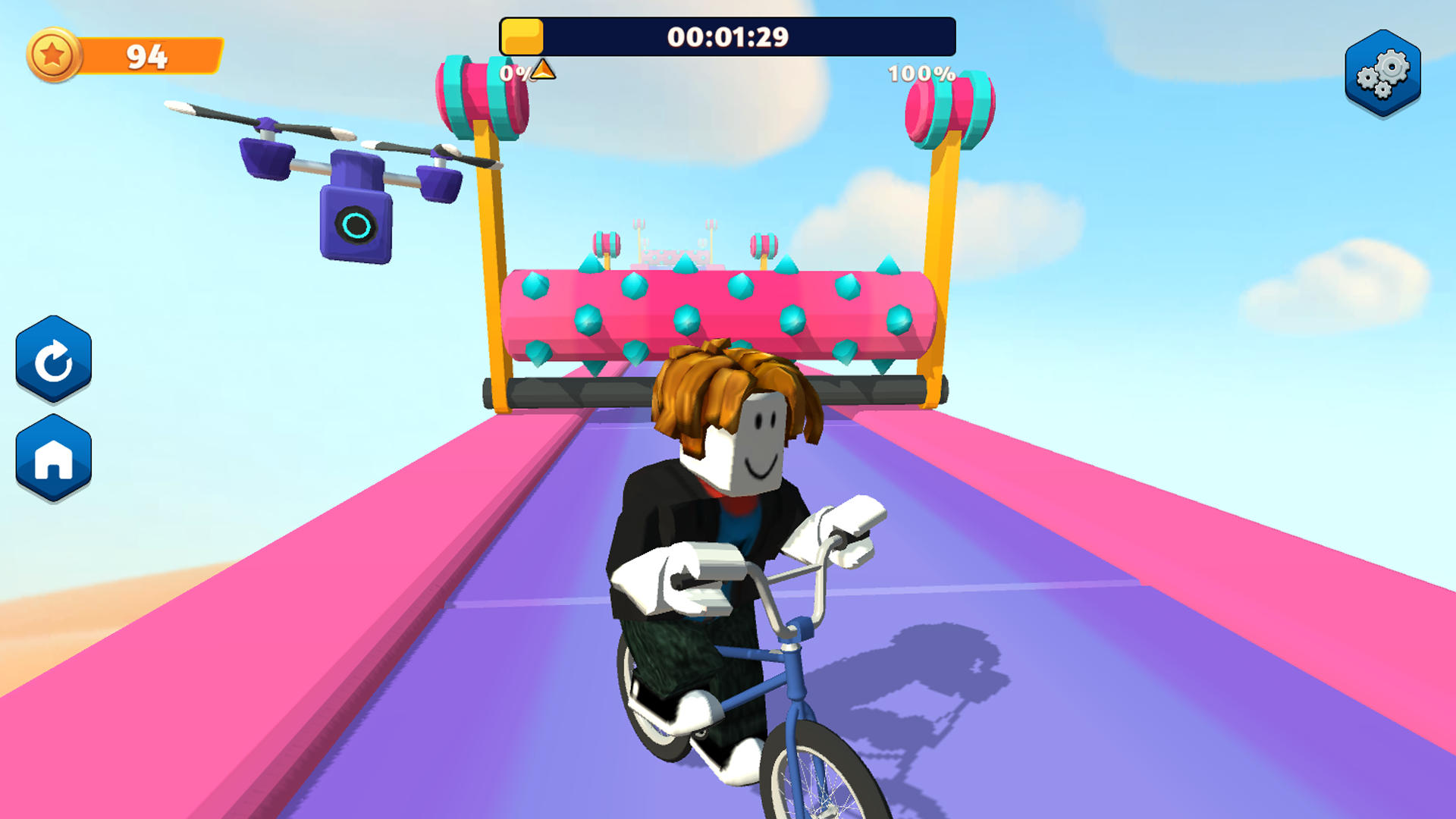The width and height of the screenshot is (1456, 819).
Task: Open the settings gear menu
Action: (1381, 72)
